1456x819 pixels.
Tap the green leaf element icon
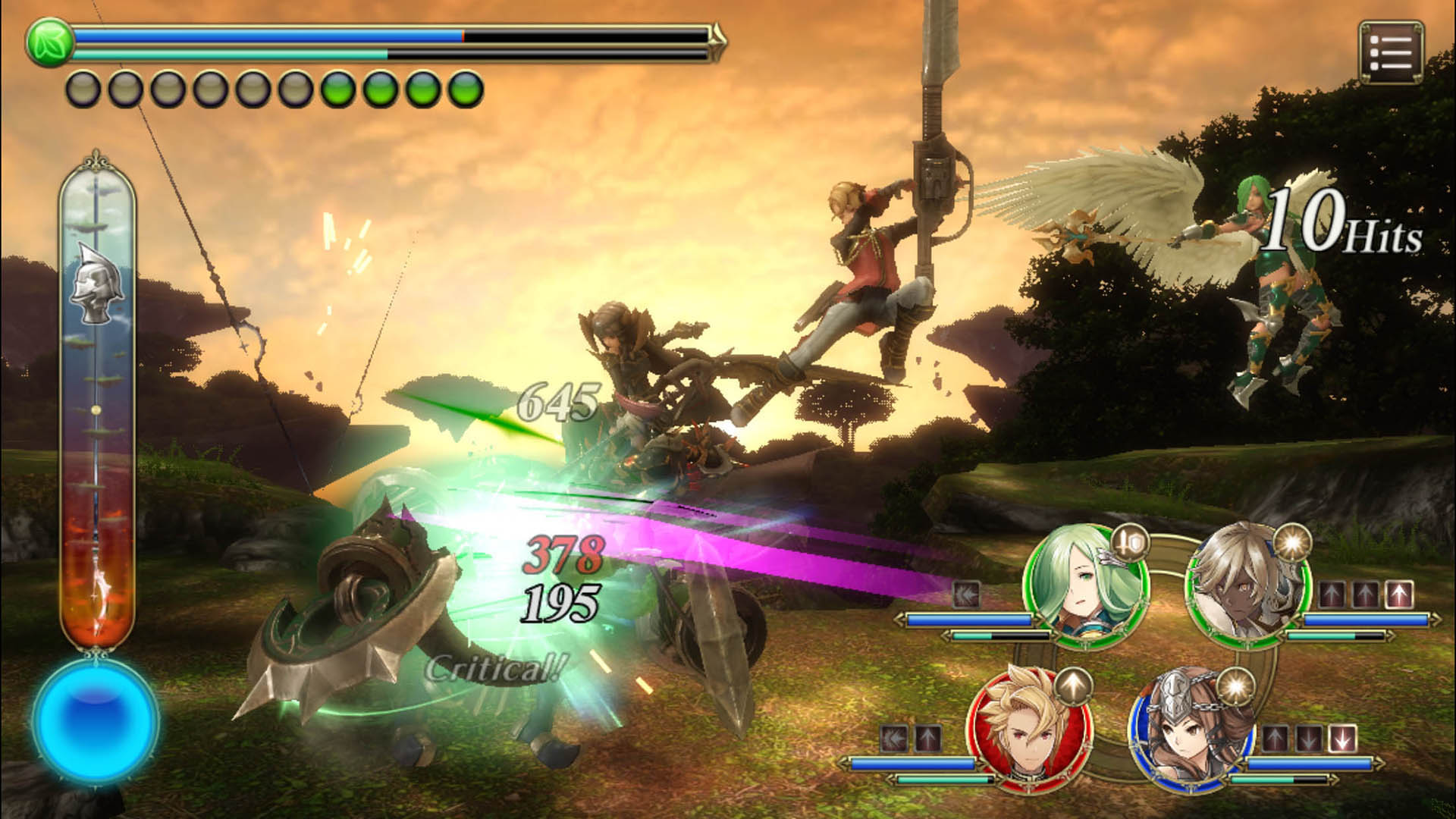pyautogui.click(x=49, y=42)
